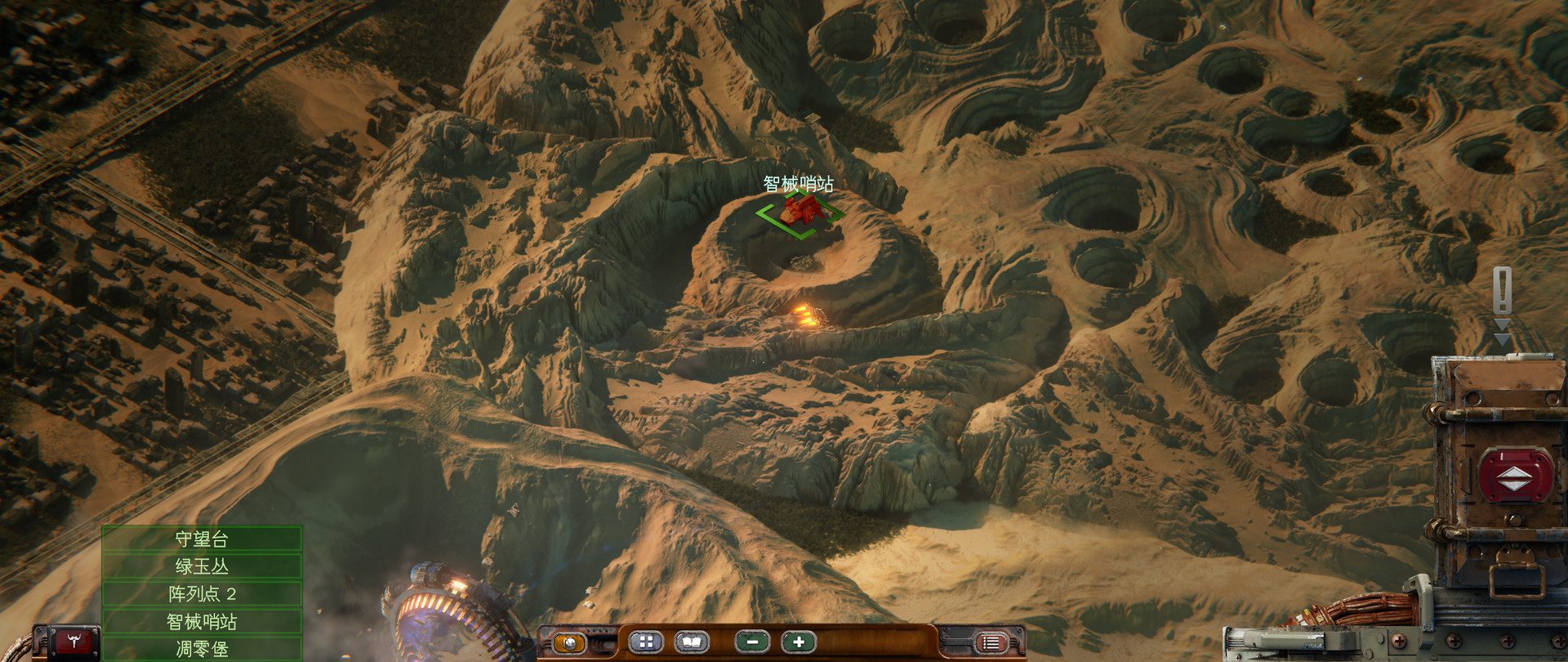Open the four-square grid view button
Image resolution: width=1568 pixels, height=662 pixels.
[646, 642]
